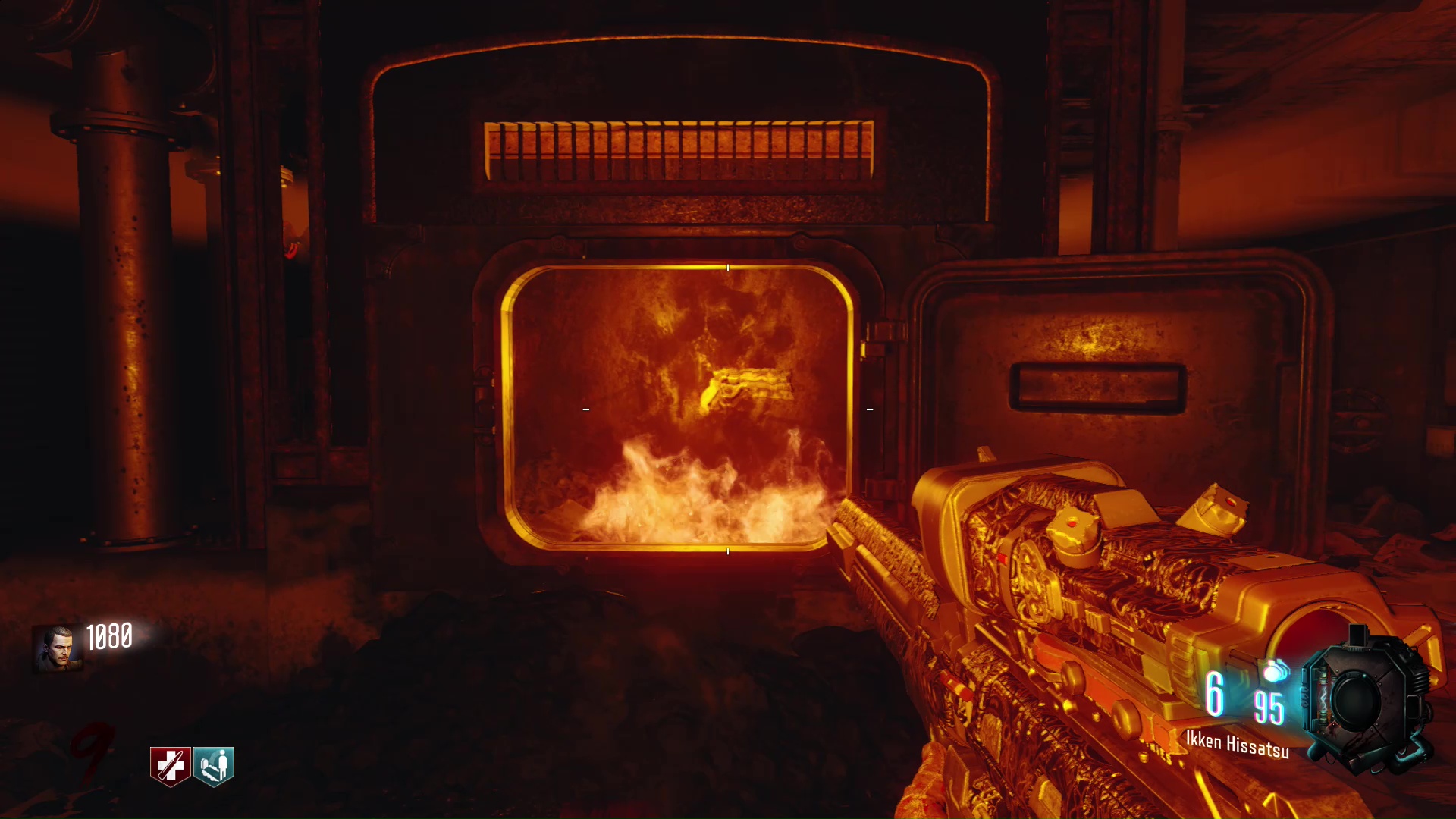Image resolution: width=1456 pixels, height=819 pixels.
Task: Select the teal revive-figure perk icon
Action: coord(214,766)
